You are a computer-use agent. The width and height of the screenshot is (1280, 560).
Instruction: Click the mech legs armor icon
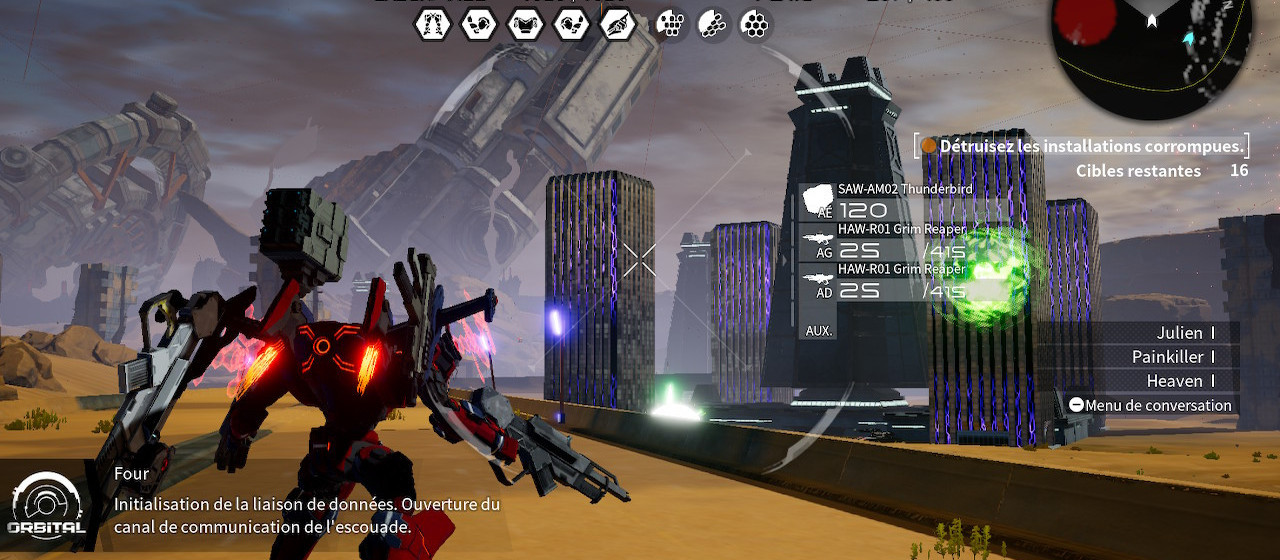coord(433,23)
